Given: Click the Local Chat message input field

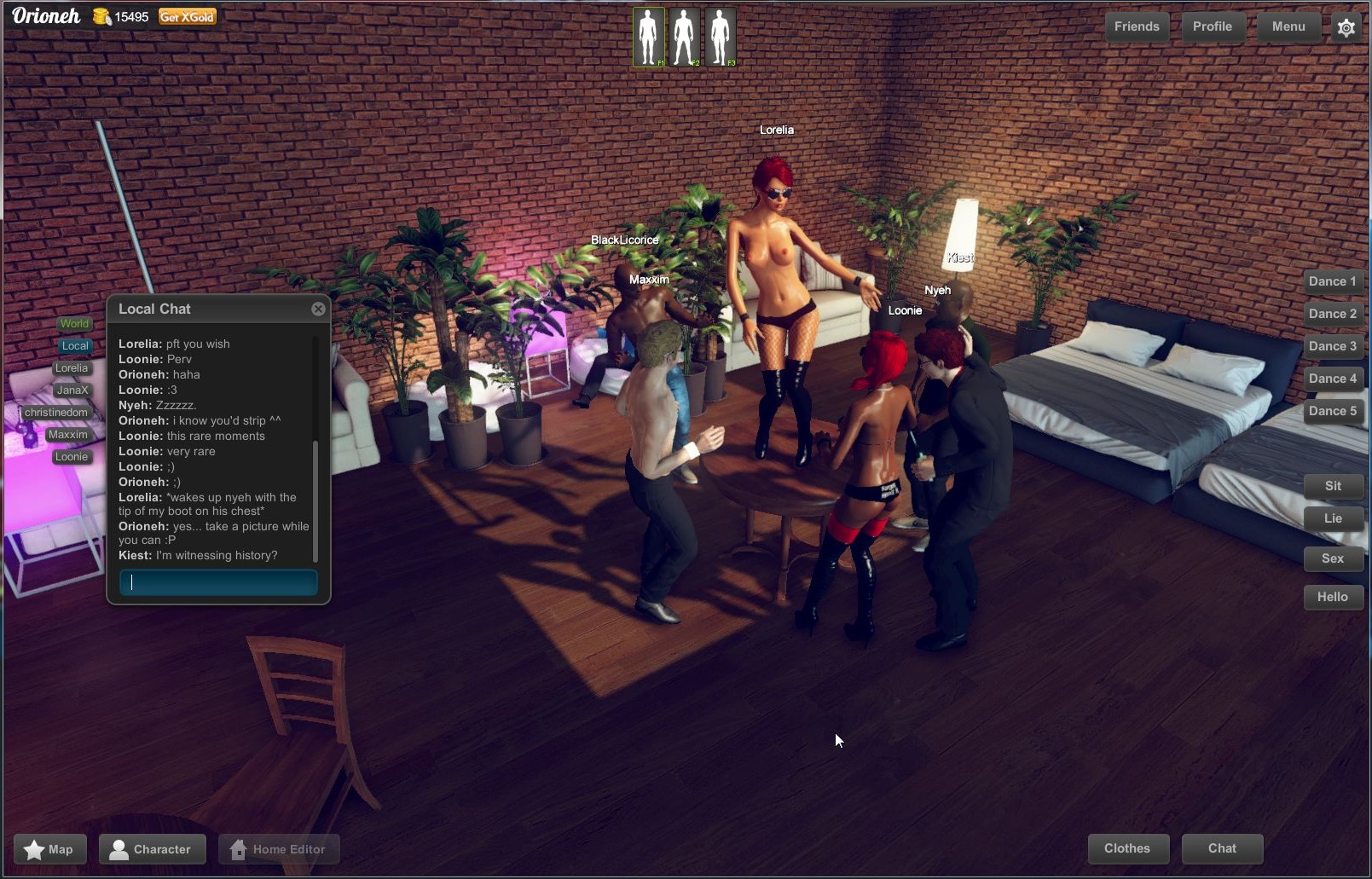Looking at the screenshot, I should click(217, 582).
